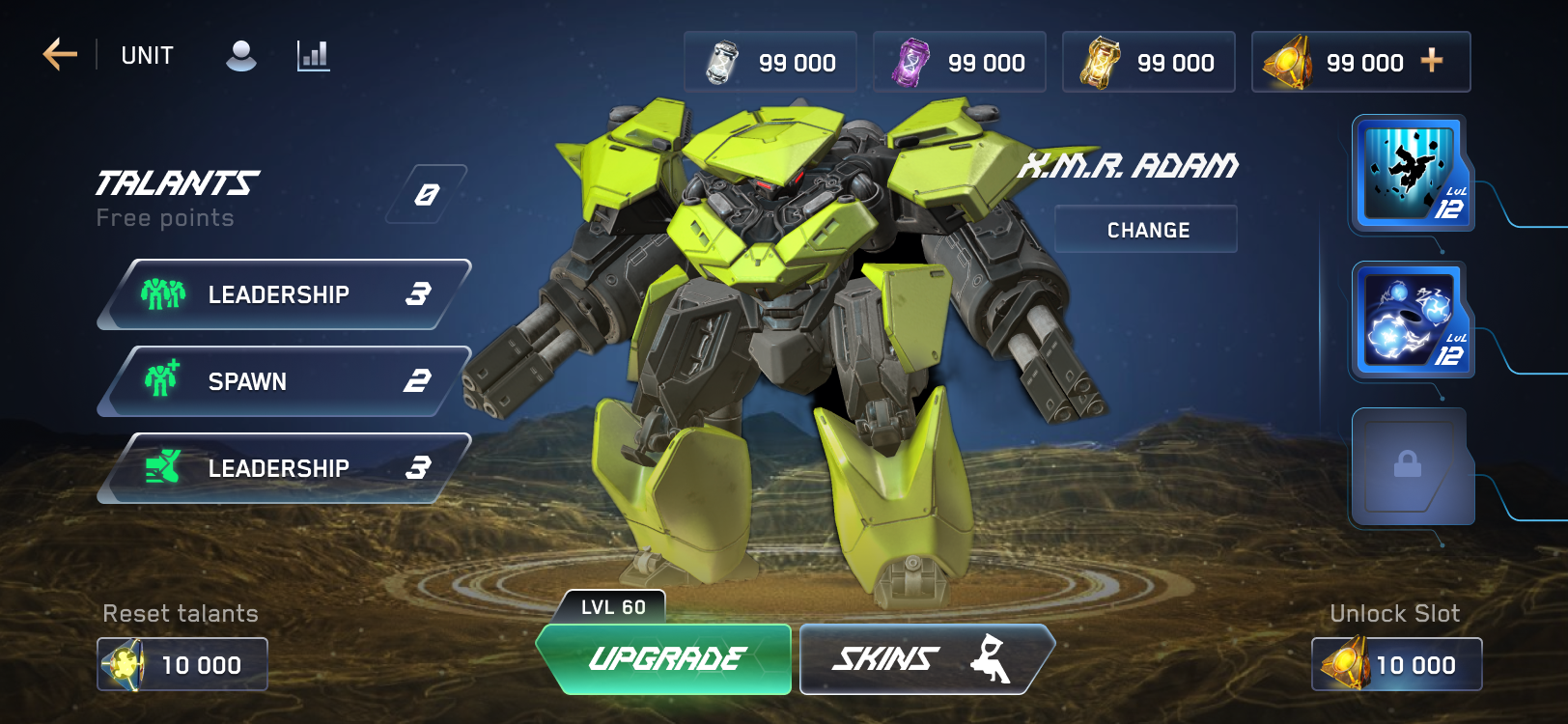The height and width of the screenshot is (724, 1568).
Task: Go back with the orange arrow
Action: (x=60, y=55)
